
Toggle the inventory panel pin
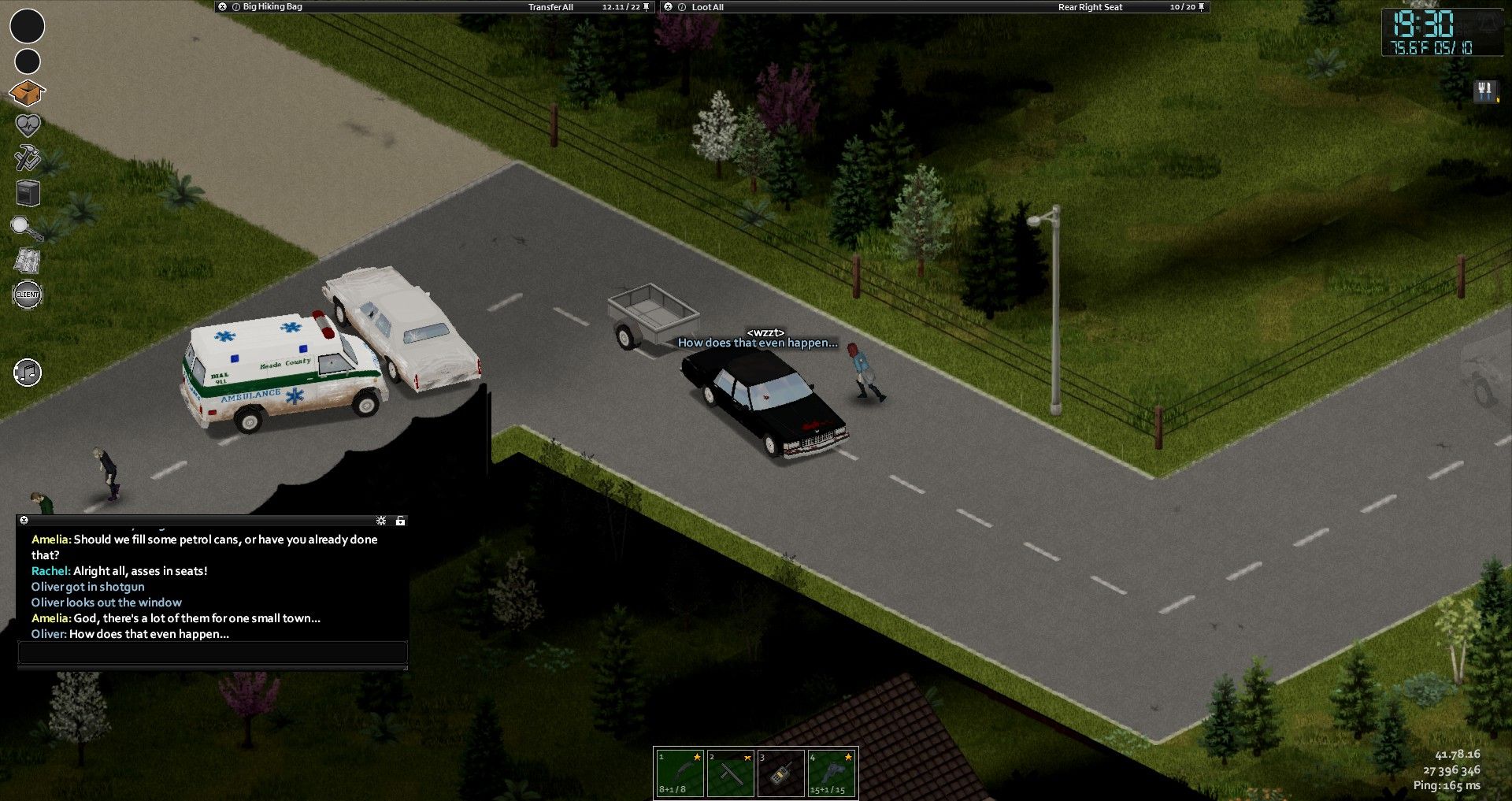(647, 7)
